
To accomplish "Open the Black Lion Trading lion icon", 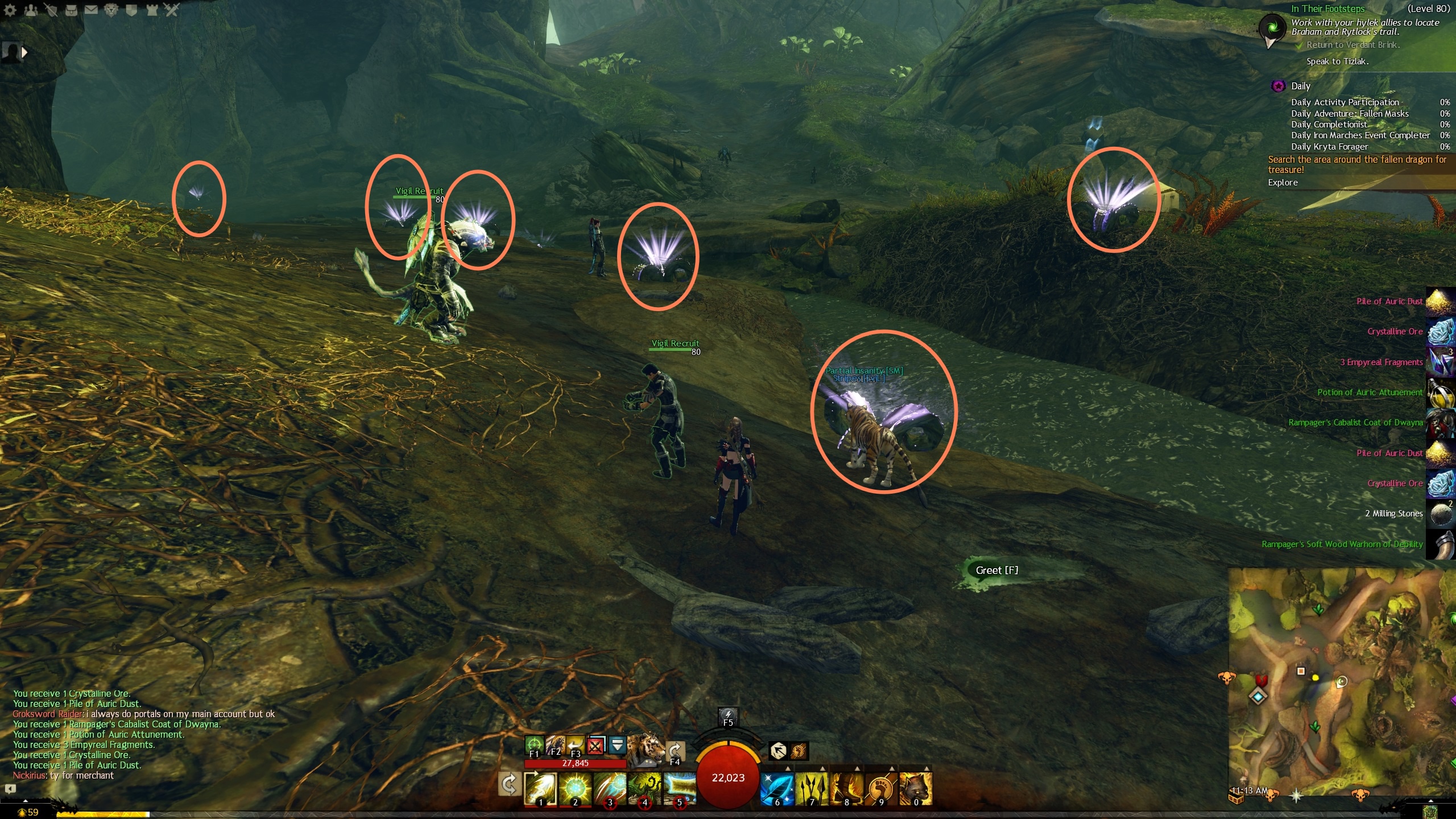I will [111, 10].
